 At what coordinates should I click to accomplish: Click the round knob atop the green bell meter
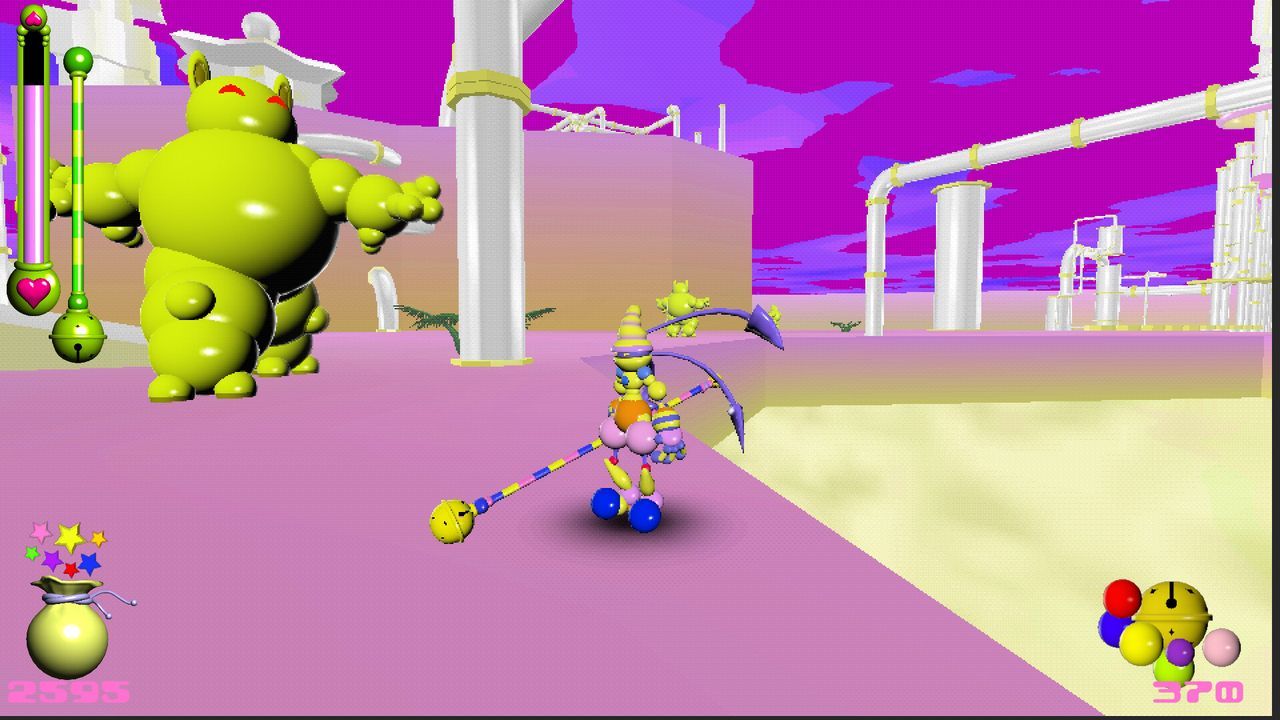coord(78,60)
